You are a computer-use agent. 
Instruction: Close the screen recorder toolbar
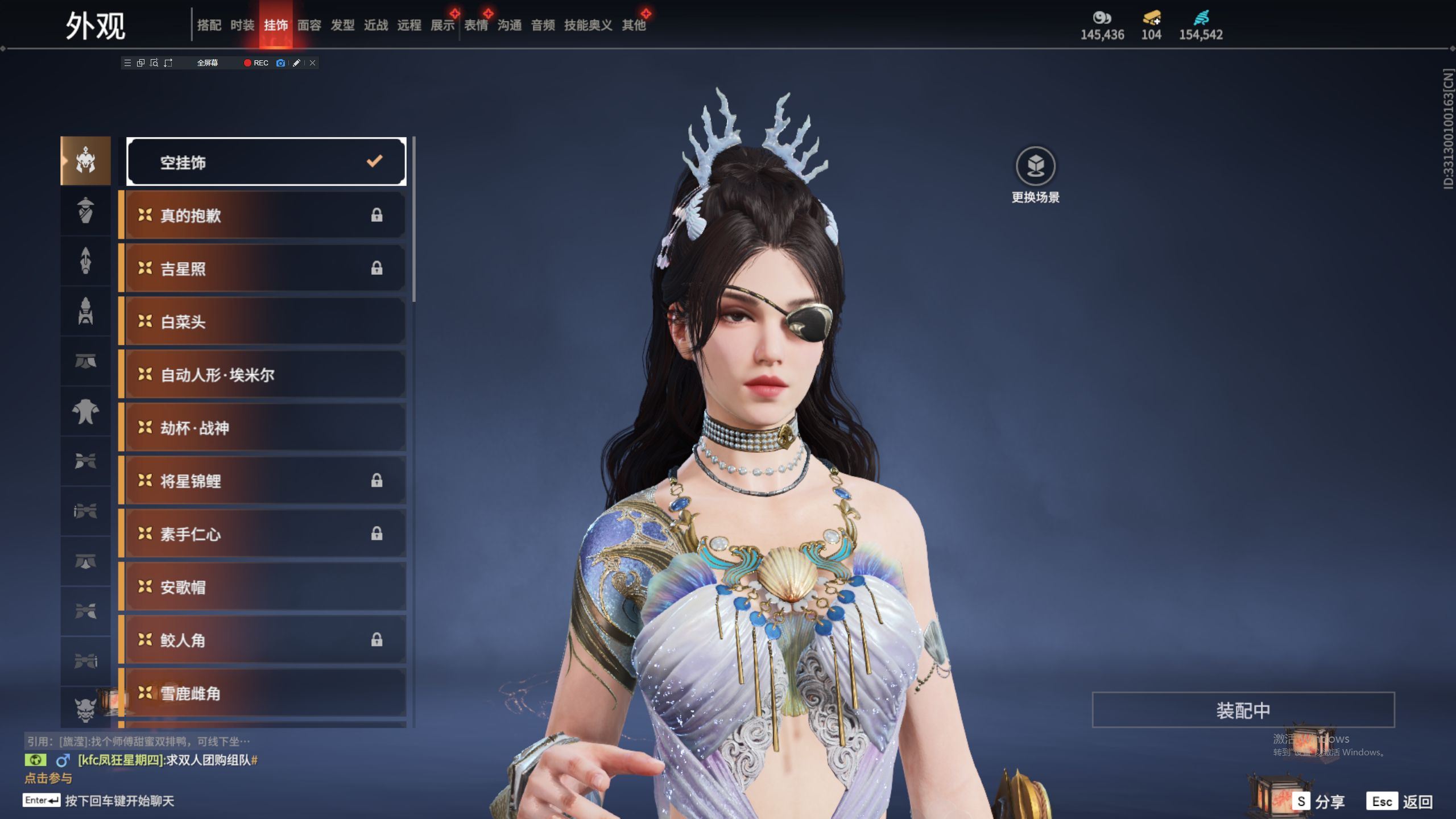coord(312,63)
